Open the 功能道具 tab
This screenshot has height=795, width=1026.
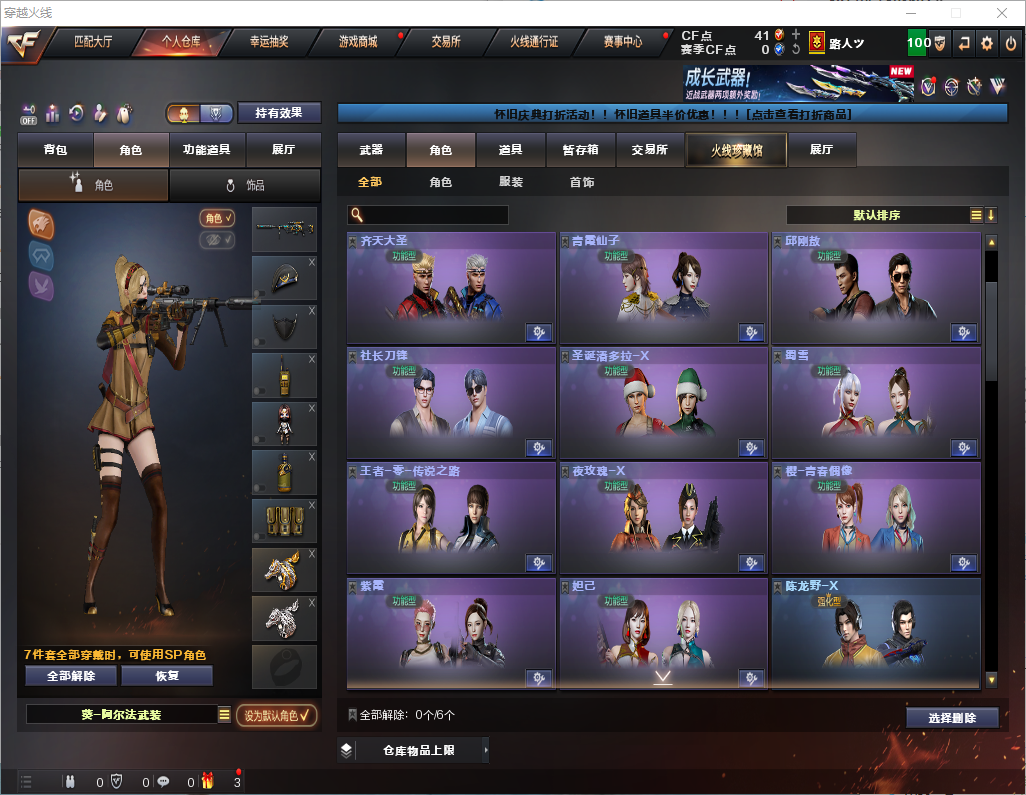[x=207, y=150]
